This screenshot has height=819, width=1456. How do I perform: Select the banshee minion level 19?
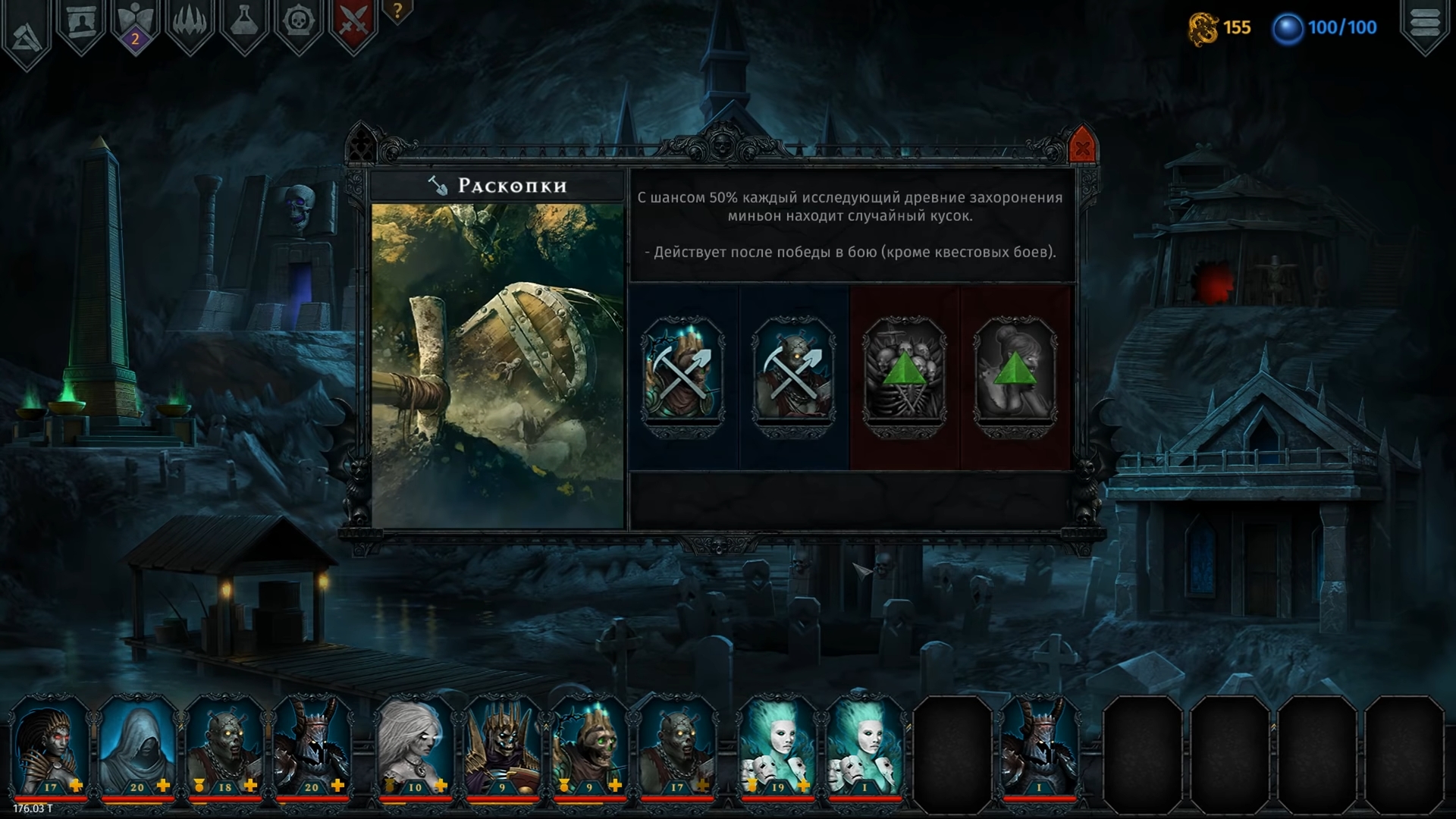point(778,747)
